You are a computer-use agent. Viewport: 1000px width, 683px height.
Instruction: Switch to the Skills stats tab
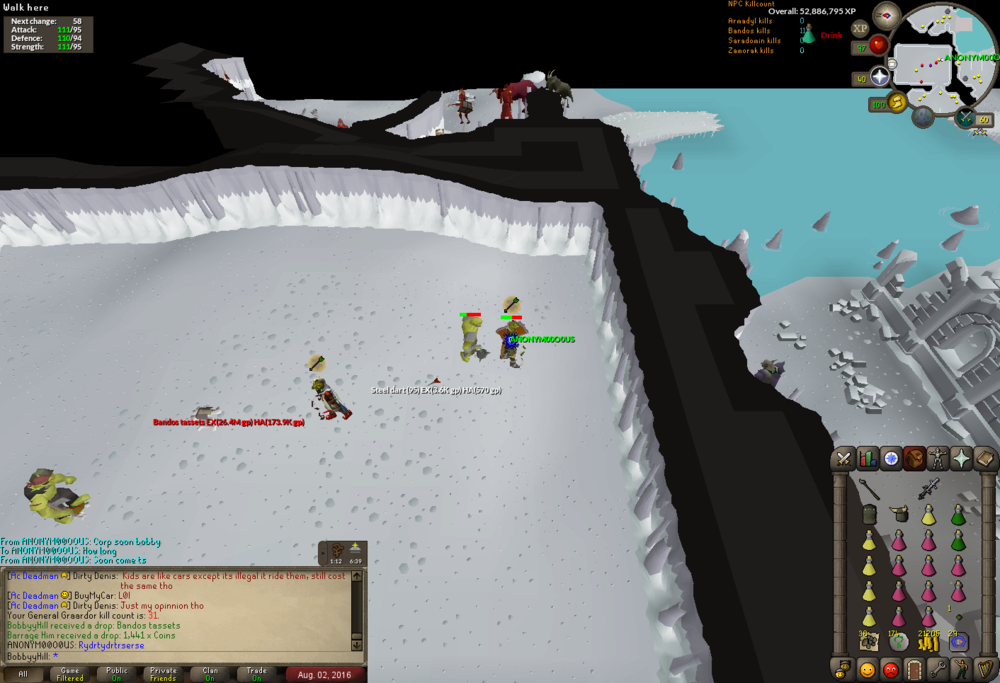(867, 458)
